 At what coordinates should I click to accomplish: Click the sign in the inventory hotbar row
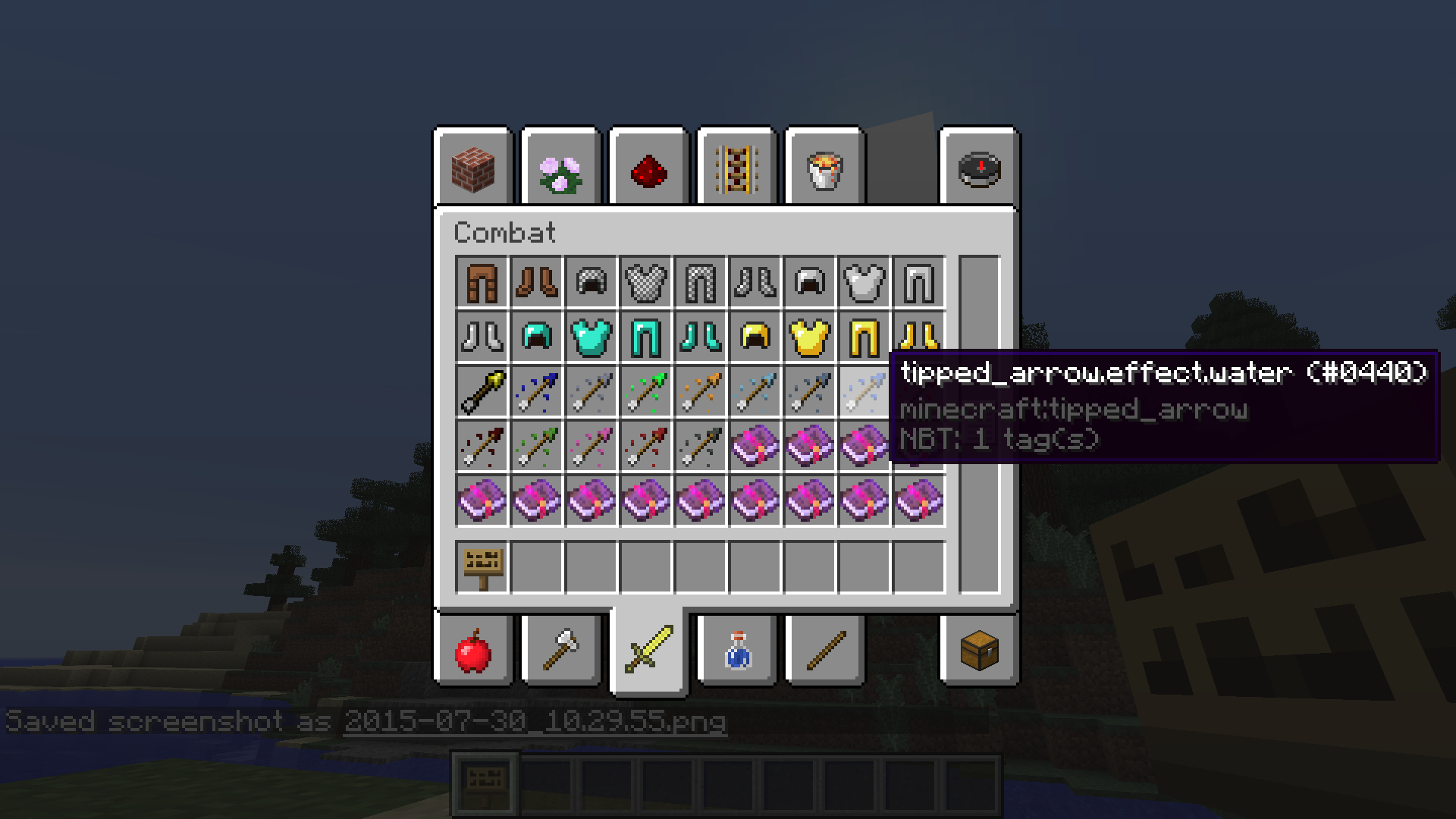pos(482,566)
